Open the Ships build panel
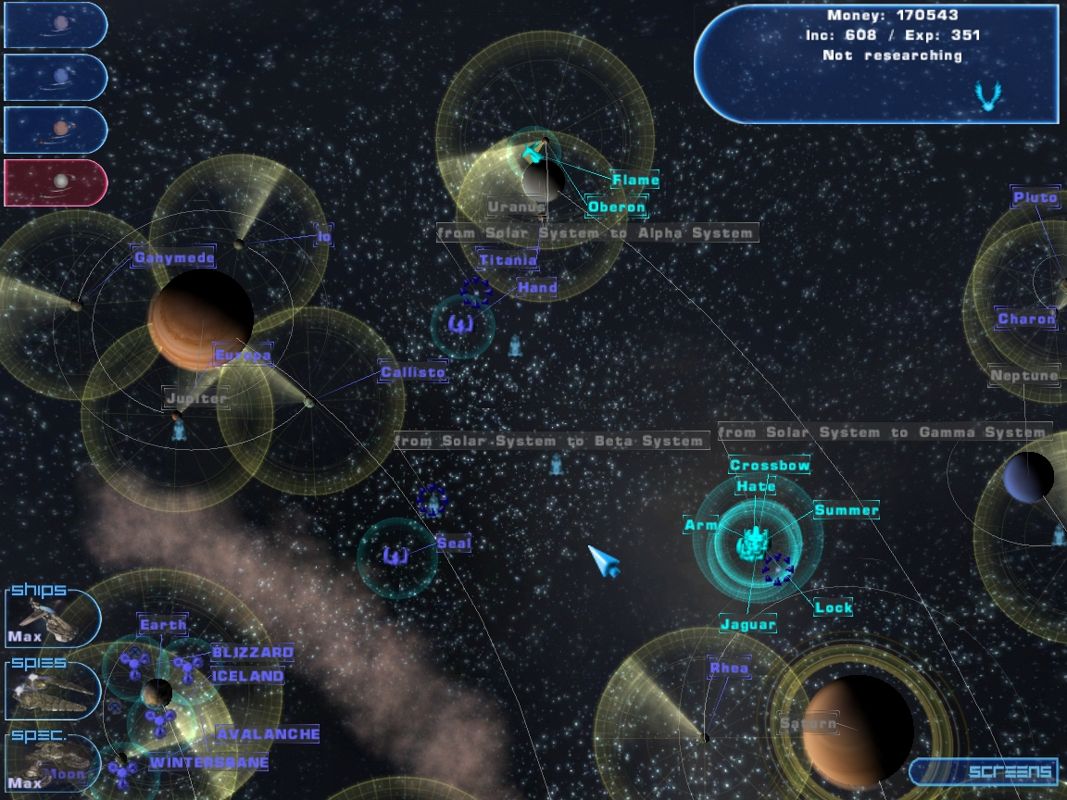This screenshot has width=1067, height=800. click(52, 616)
